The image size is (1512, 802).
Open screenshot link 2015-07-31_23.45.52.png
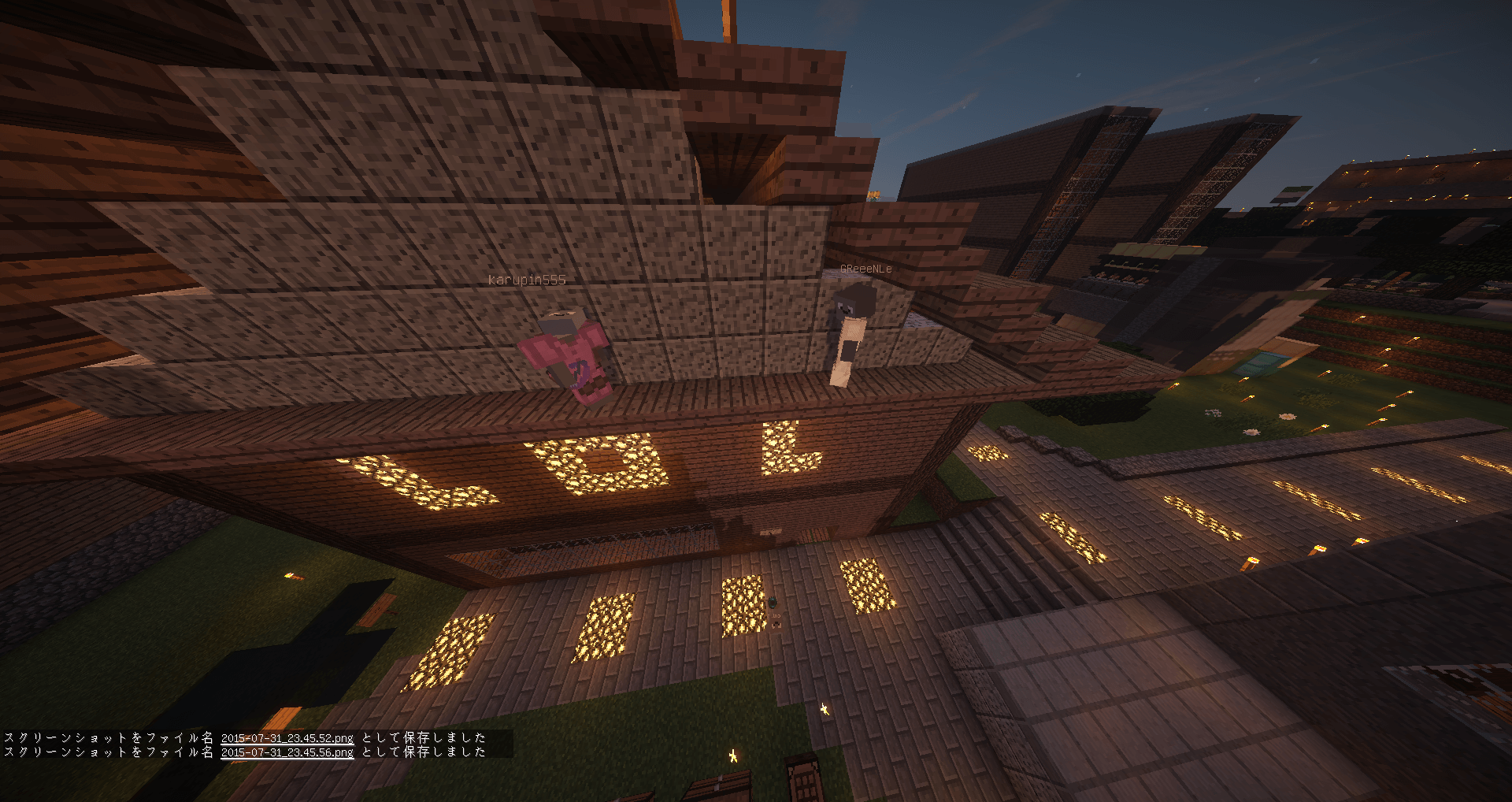287,738
